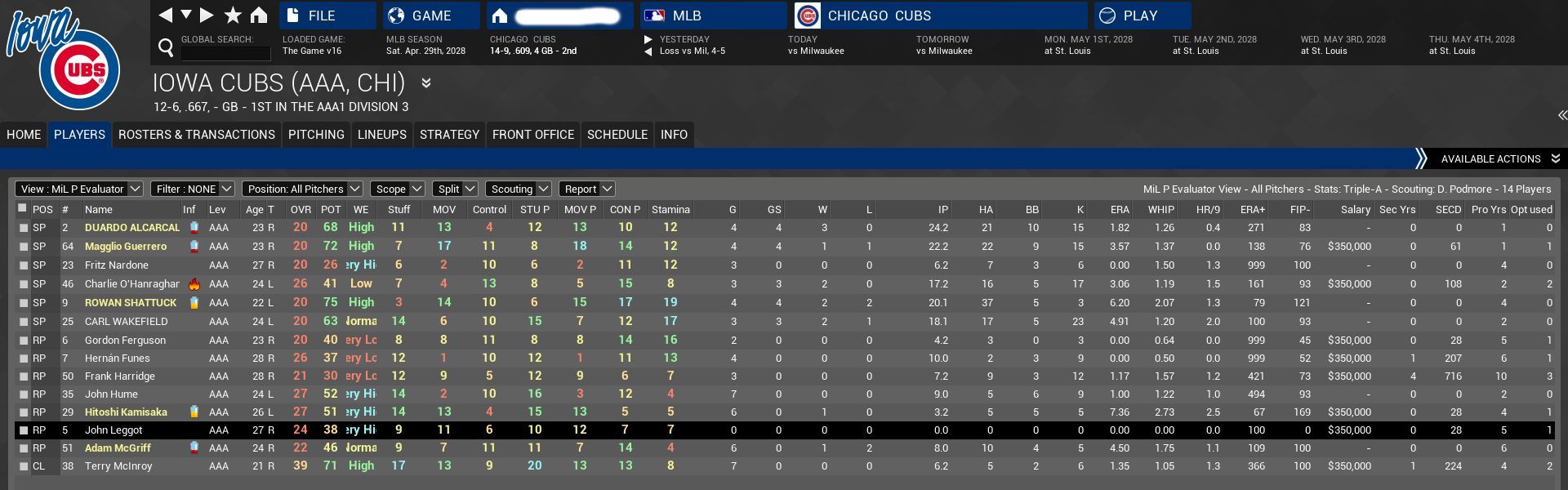Click the home icon in top navigation
Screen dimensions: 1568x490
(259, 16)
